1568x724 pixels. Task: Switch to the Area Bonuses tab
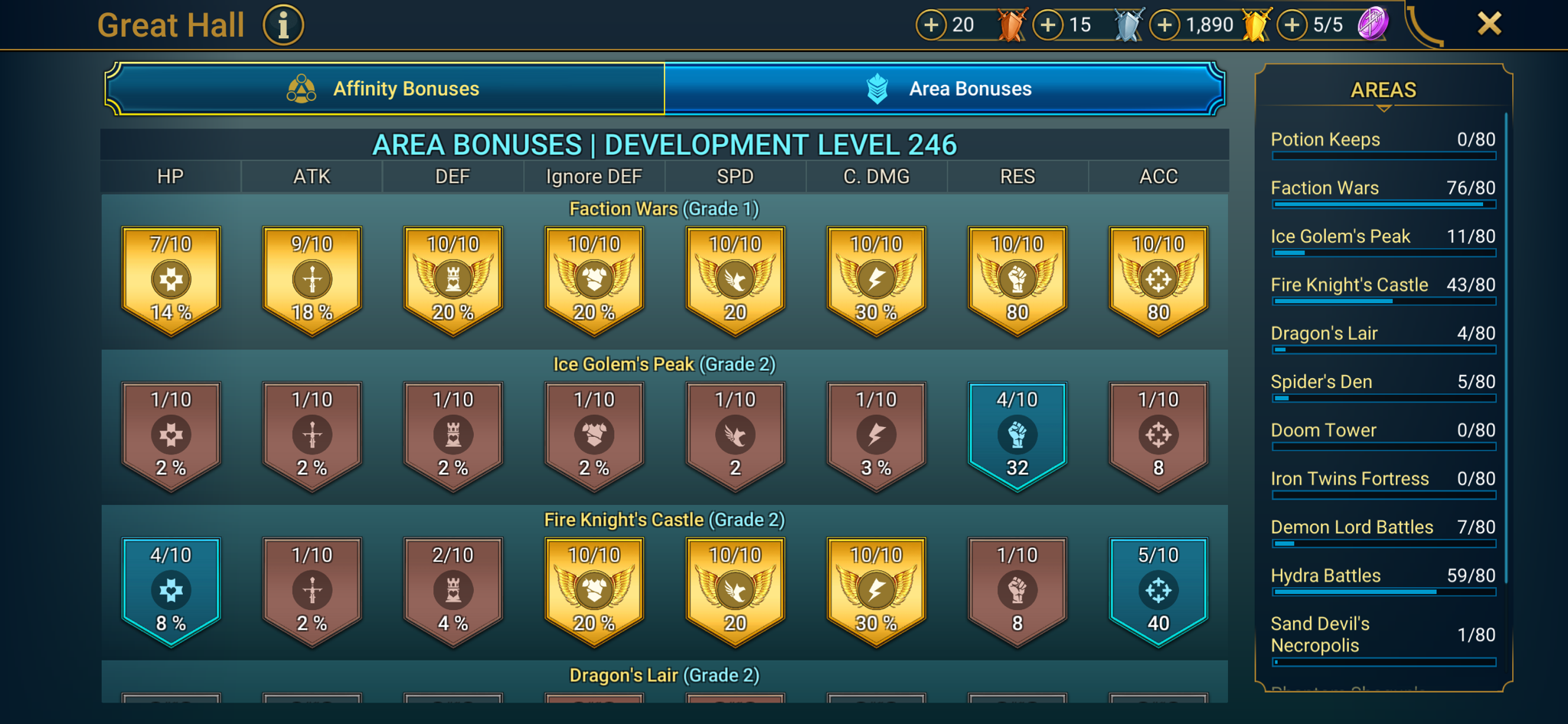[x=946, y=89]
